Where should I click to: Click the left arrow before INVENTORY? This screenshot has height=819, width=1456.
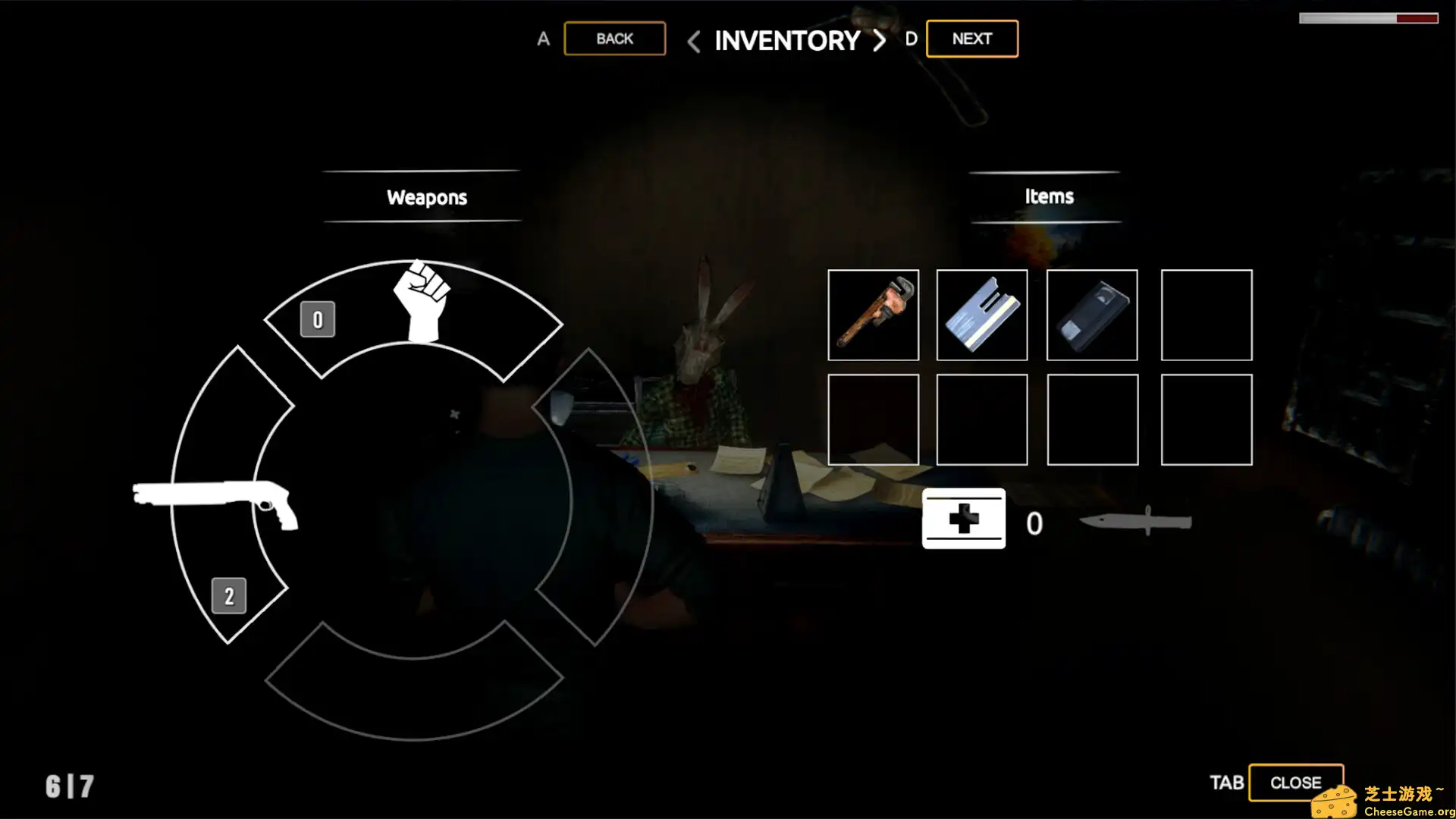pos(692,42)
